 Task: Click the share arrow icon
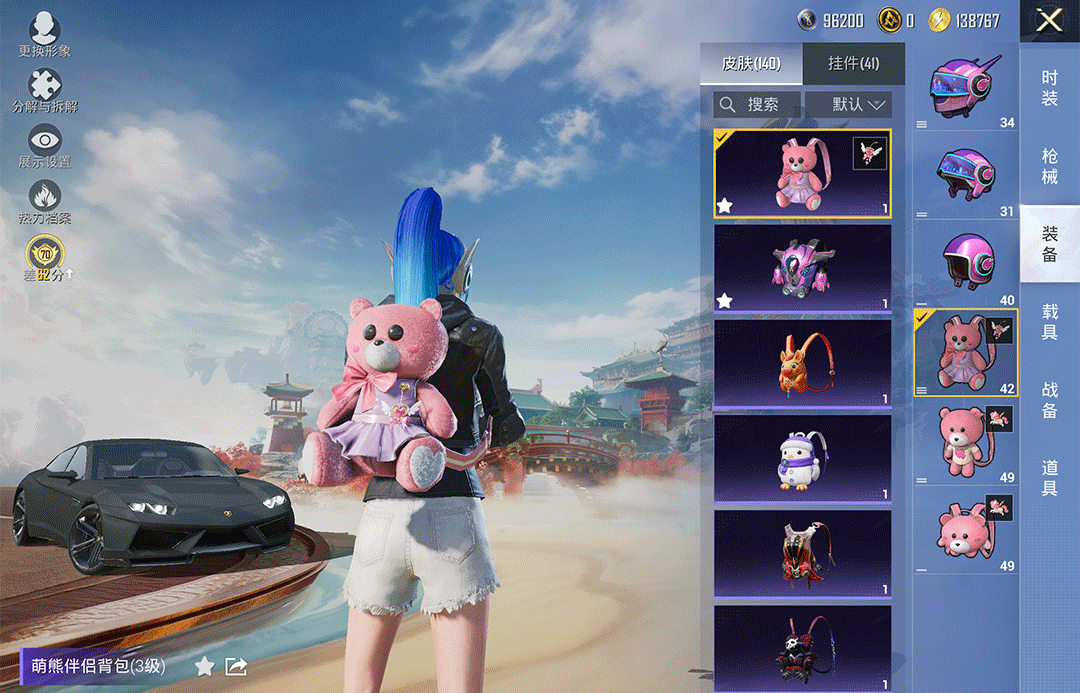236,666
